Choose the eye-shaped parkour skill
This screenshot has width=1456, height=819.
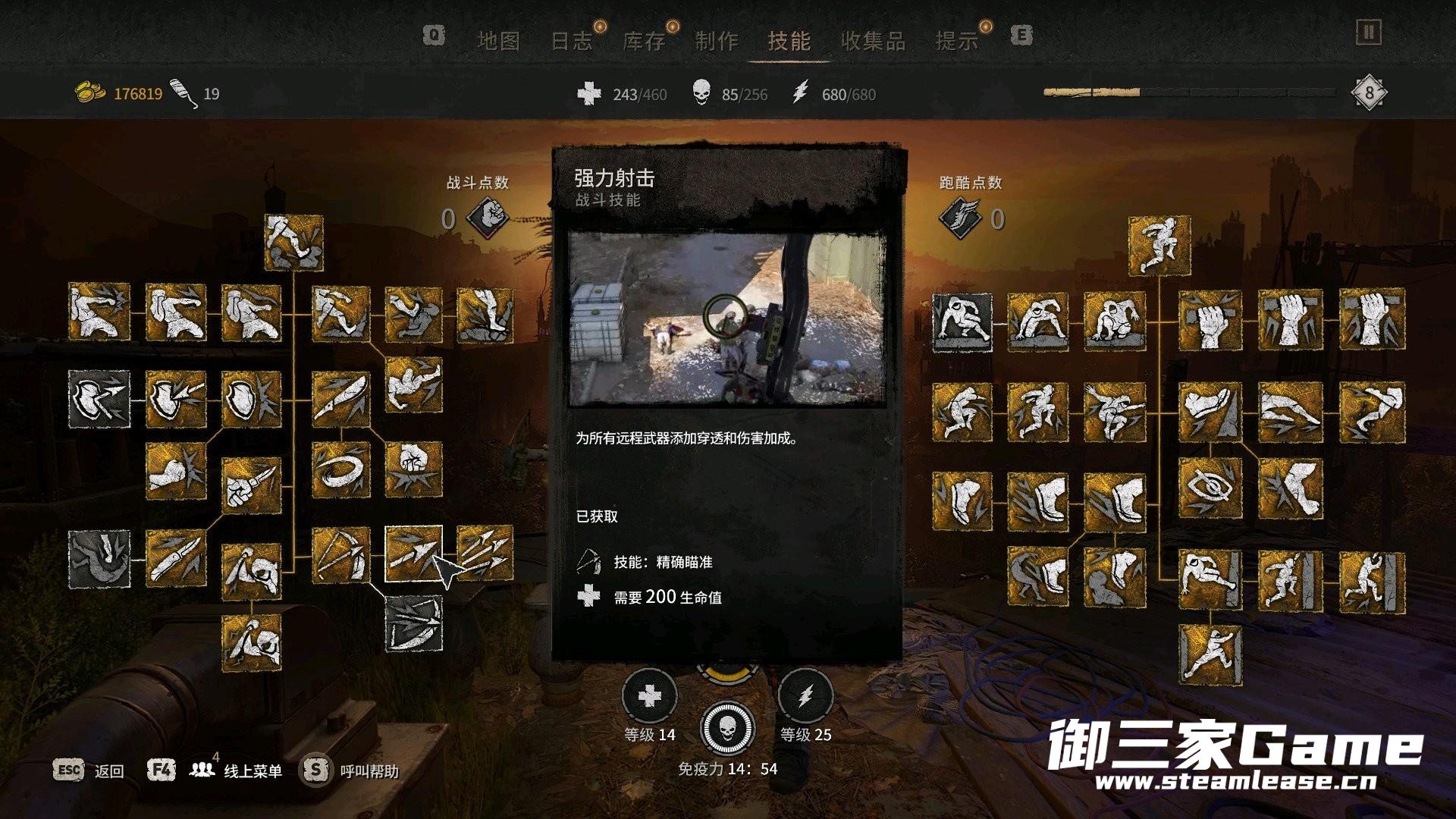(x=1210, y=488)
